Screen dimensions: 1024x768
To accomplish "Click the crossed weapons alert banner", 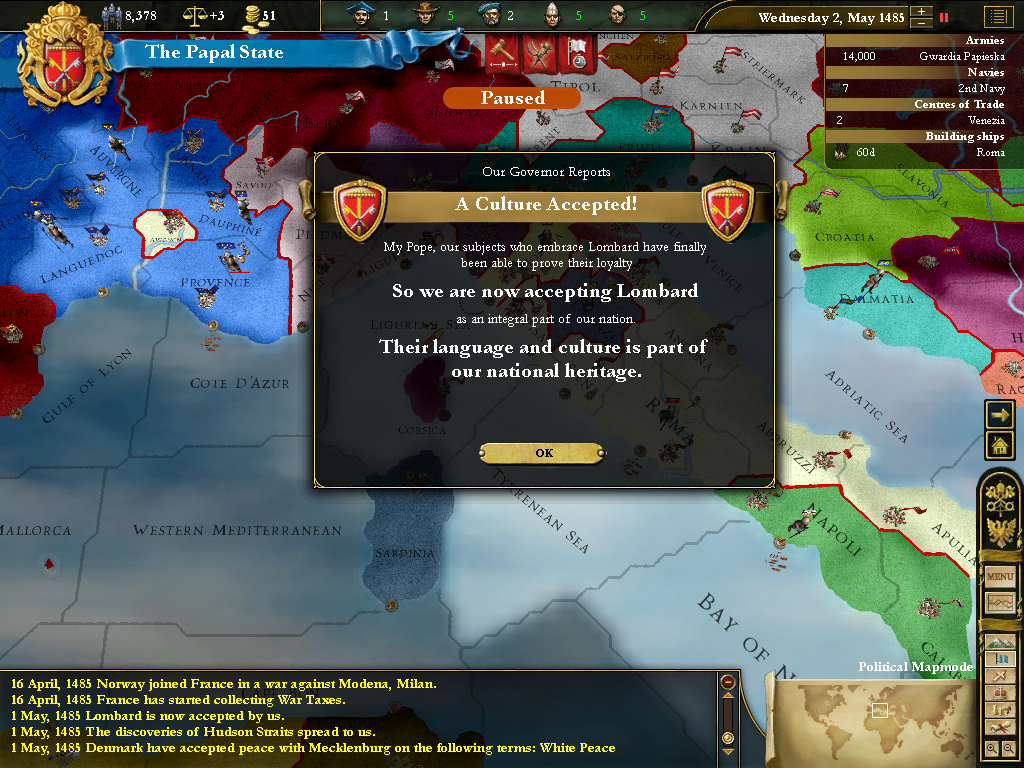I will (x=539, y=53).
